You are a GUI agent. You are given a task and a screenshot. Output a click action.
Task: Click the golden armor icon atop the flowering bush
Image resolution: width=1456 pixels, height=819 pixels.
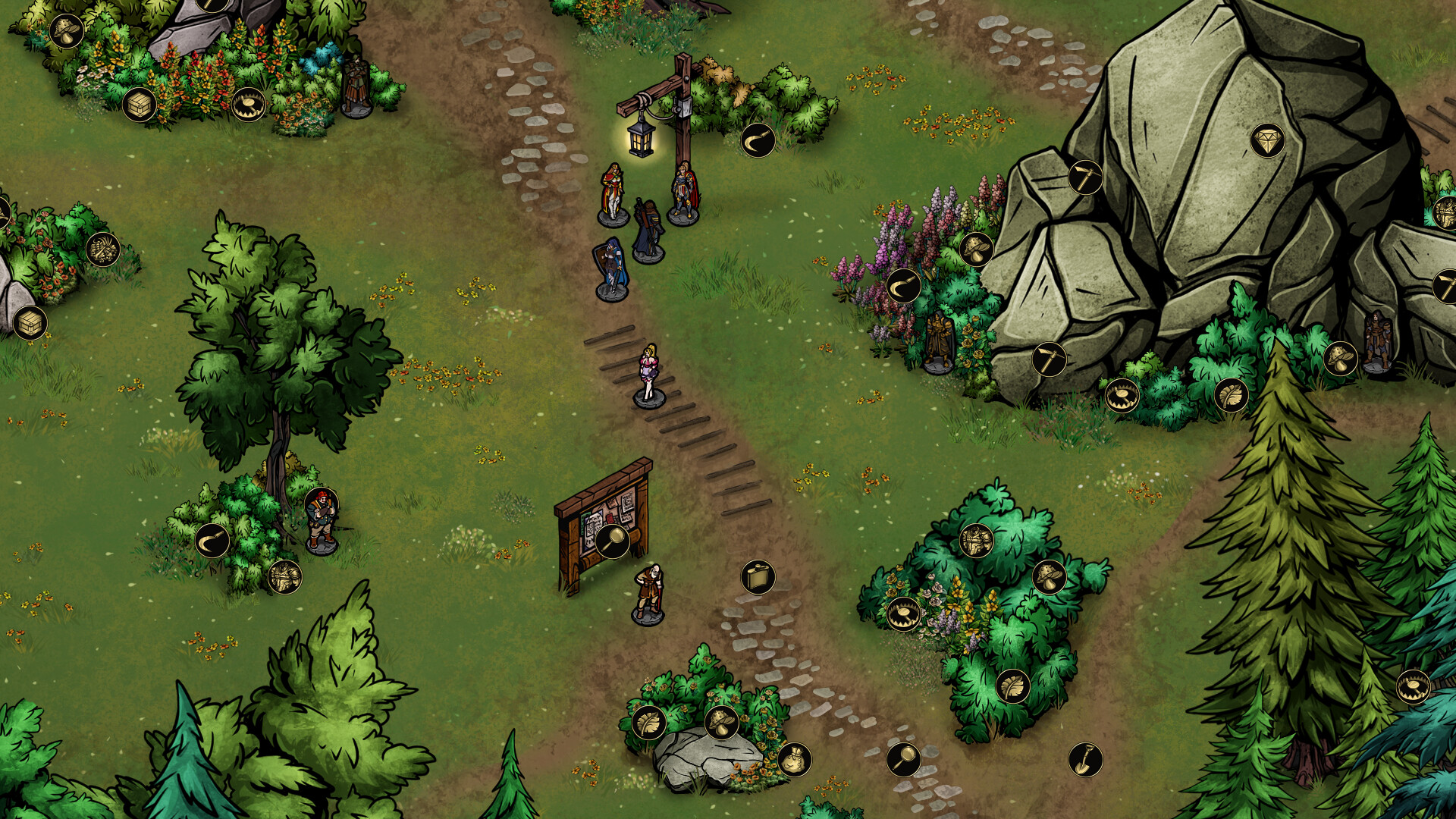click(976, 541)
